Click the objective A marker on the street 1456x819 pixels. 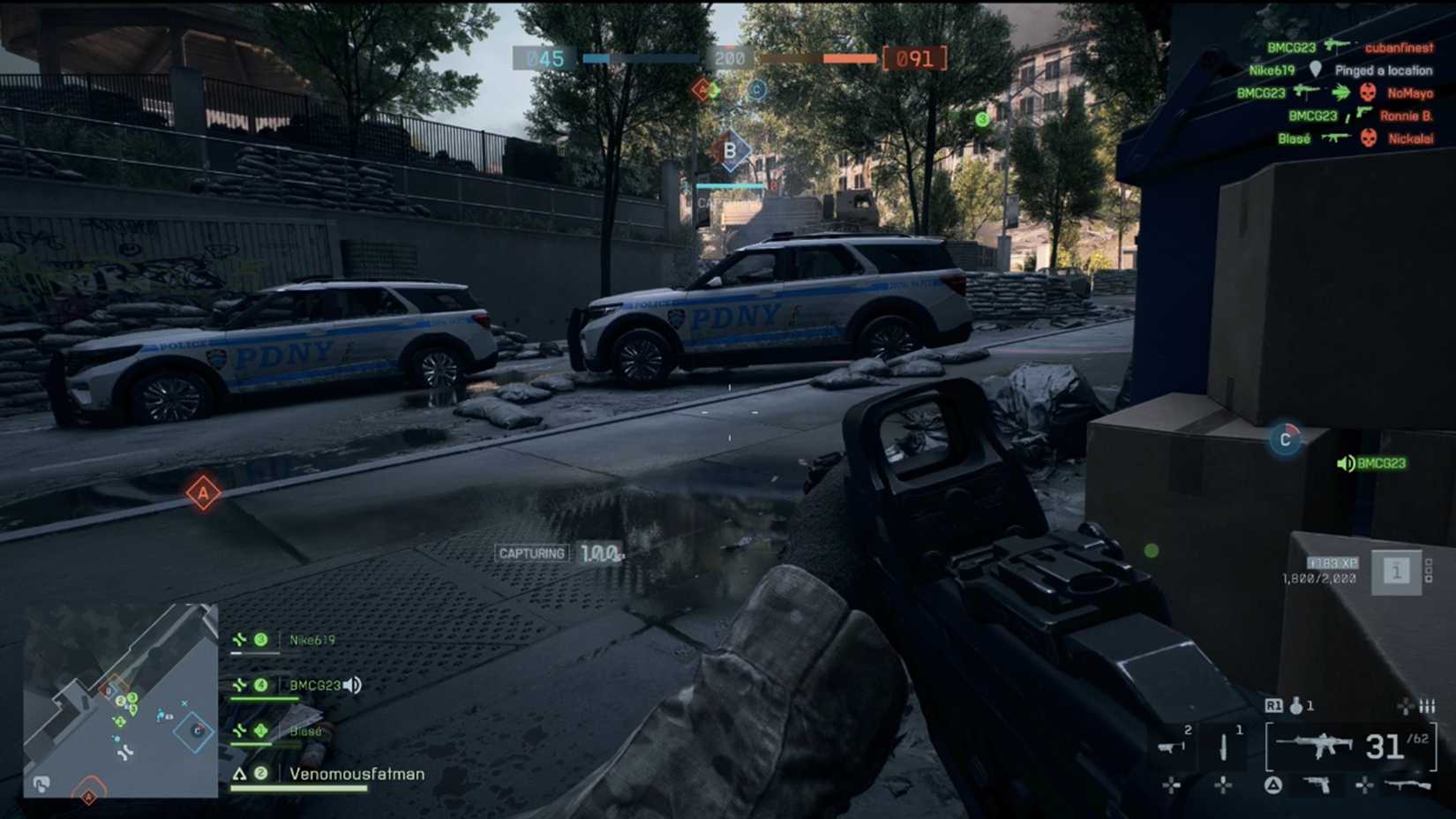click(x=203, y=493)
